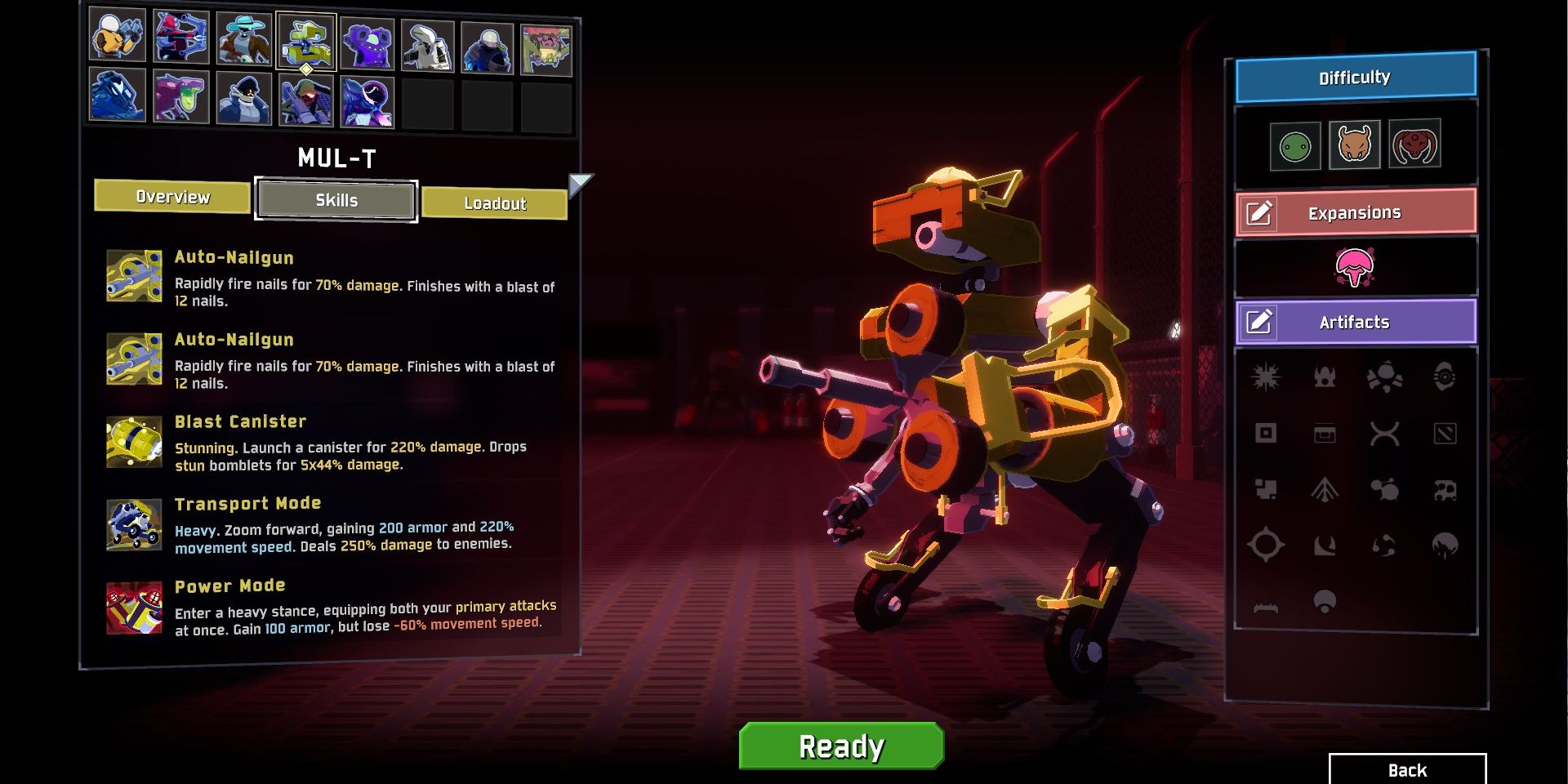Screen dimensions: 1568x784
Task: Click the Auto-Nailgun skill icon
Action: (135, 276)
